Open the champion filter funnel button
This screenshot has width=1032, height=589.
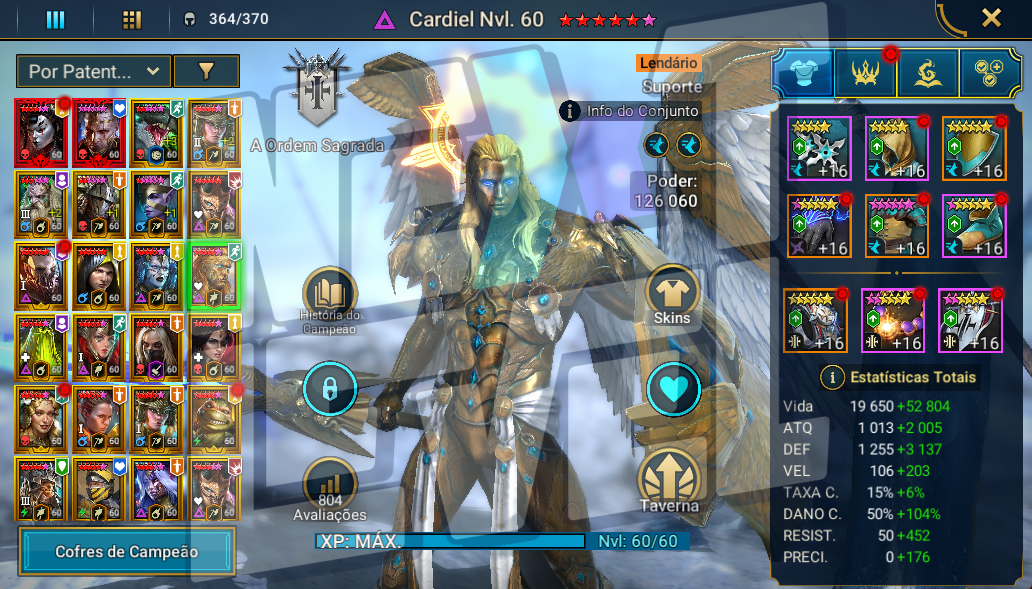click(206, 71)
